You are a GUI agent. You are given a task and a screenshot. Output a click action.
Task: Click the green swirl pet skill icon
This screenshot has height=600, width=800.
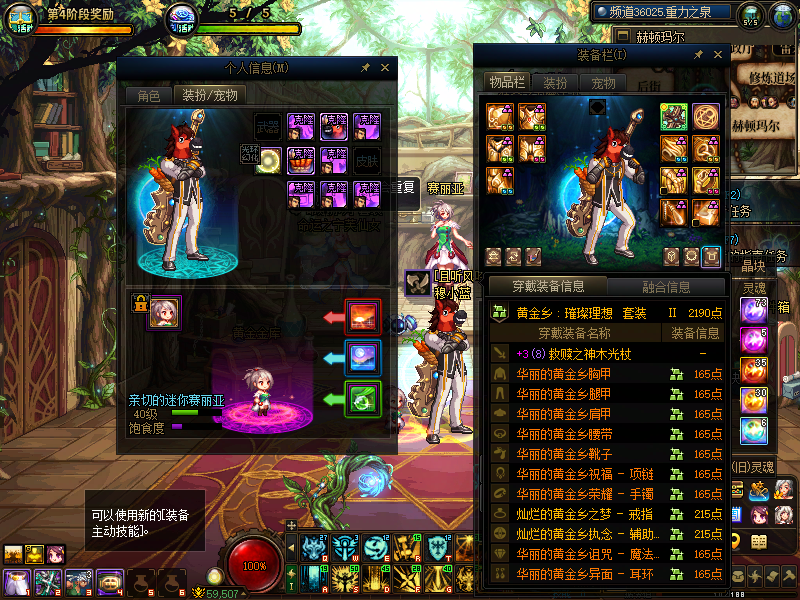362,399
